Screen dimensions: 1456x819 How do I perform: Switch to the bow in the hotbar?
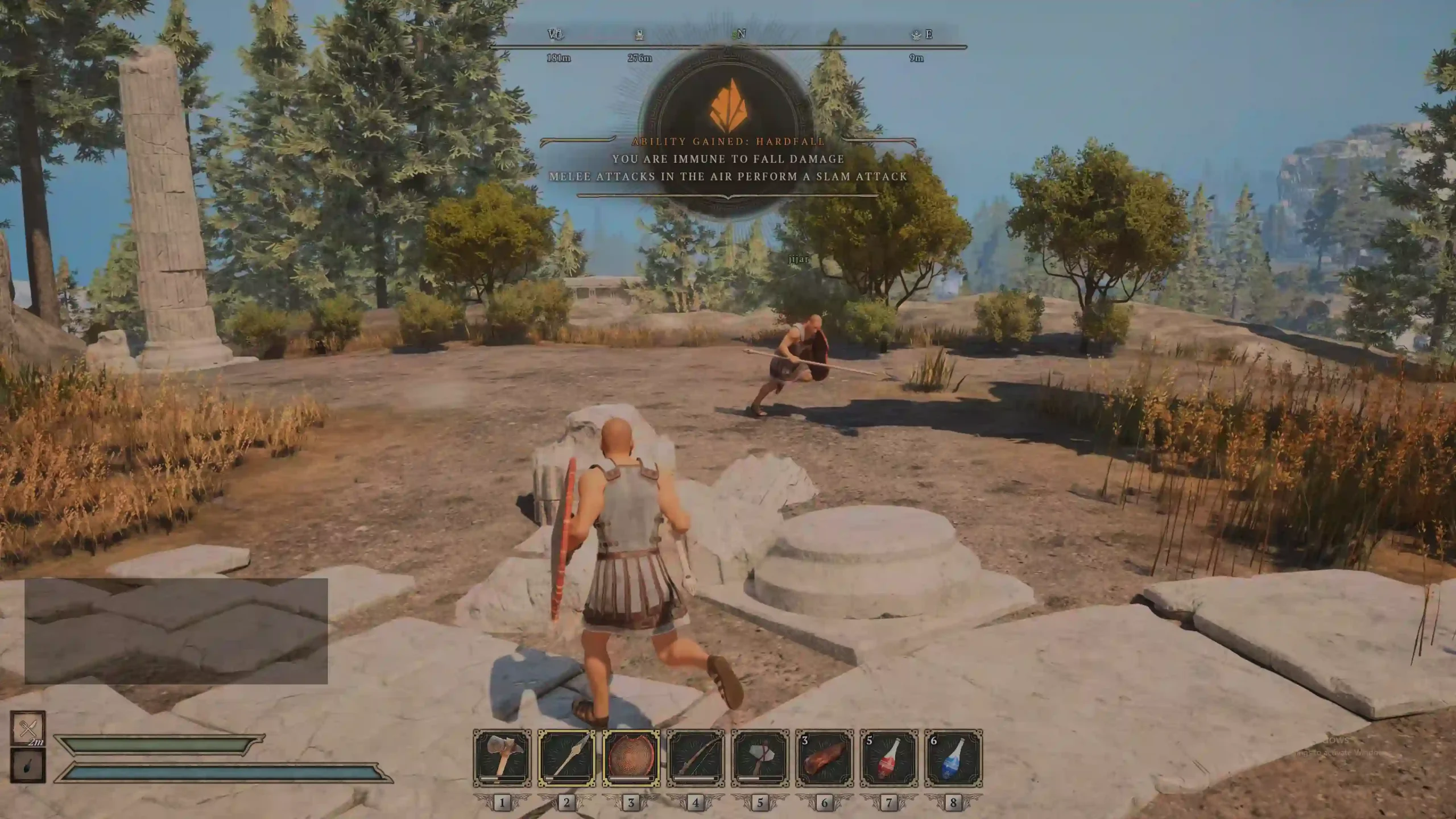[696, 758]
